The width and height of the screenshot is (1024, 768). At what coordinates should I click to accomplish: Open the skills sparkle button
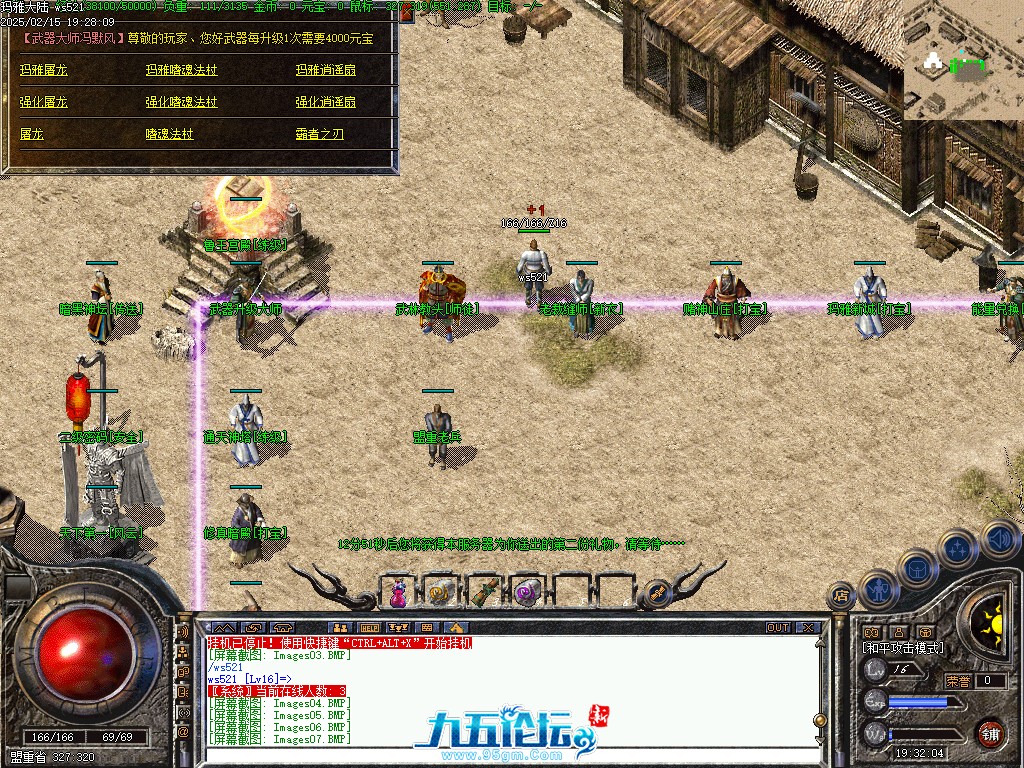[x=958, y=548]
